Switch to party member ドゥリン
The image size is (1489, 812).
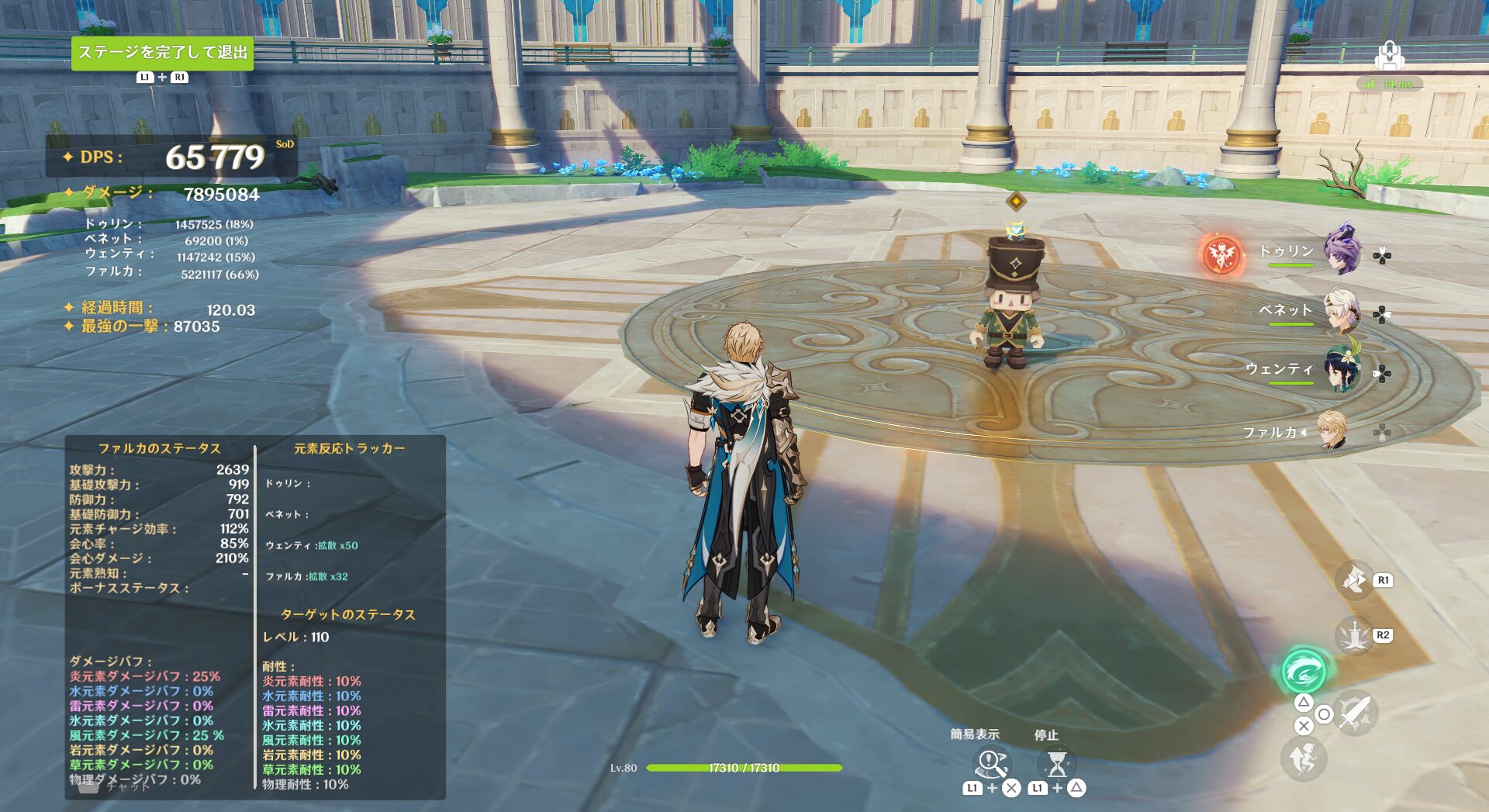pyautogui.click(x=1342, y=250)
